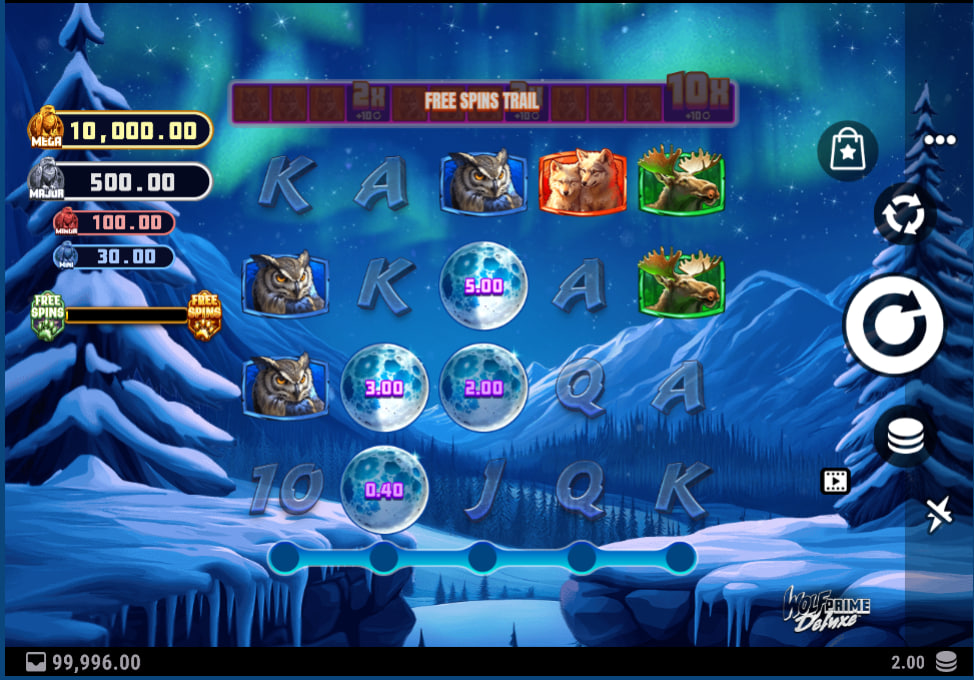The height and width of the screenshot is (680, 974).
Task: Click the film reel video icon
Action: 835,482
